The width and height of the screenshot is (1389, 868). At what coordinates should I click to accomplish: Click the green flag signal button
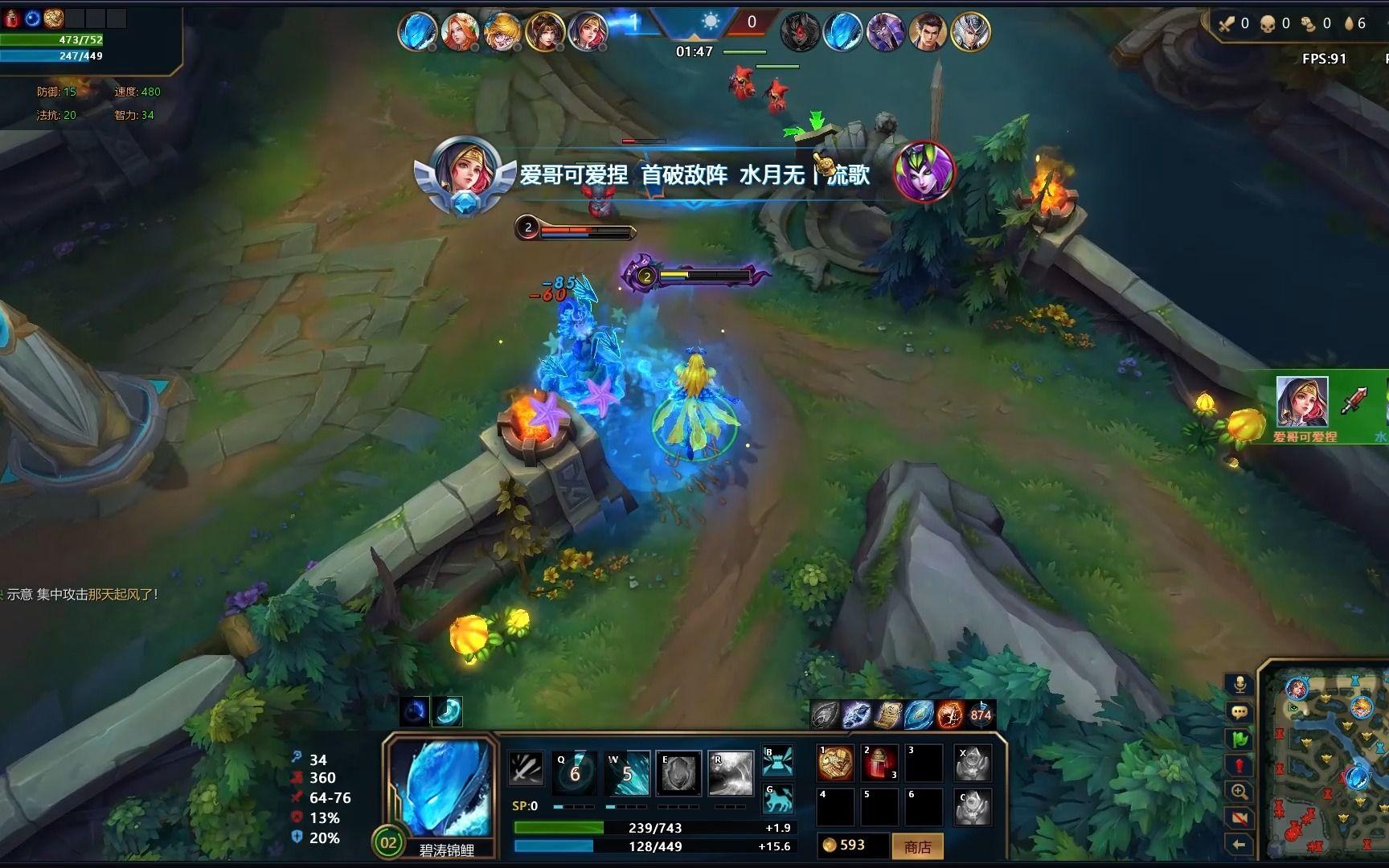pyautogui.click(x=1239, y=738)
